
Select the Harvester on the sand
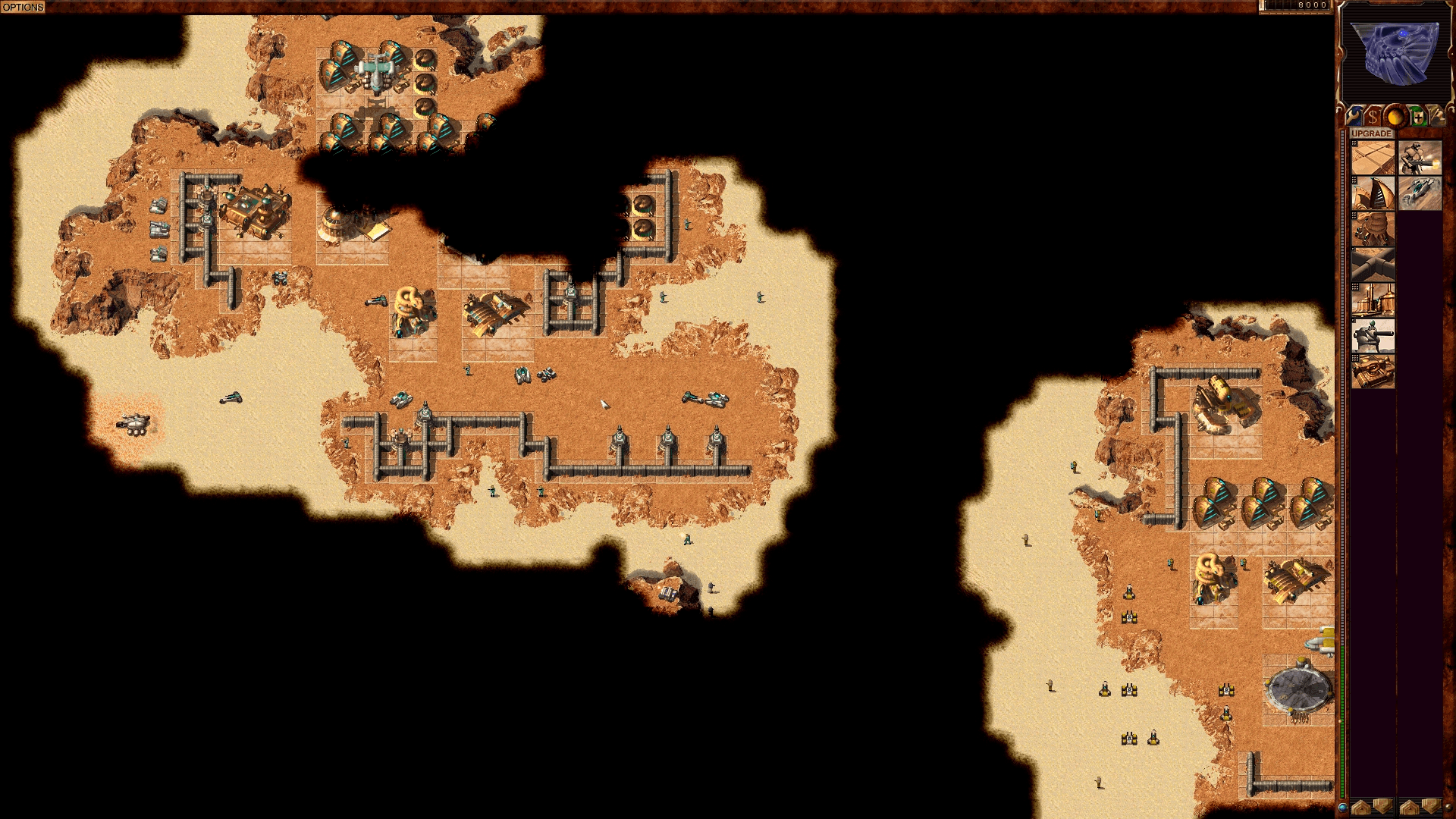point(135,427)
